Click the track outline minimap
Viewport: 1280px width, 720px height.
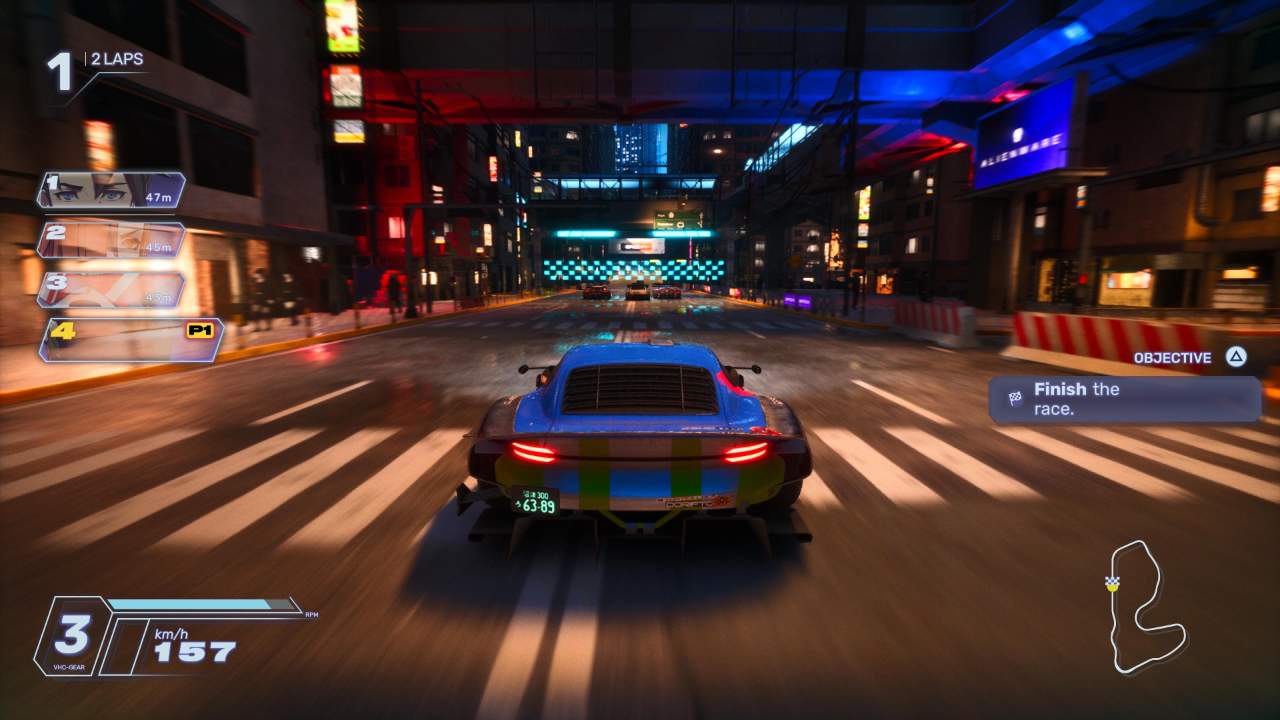point(1145,607)
